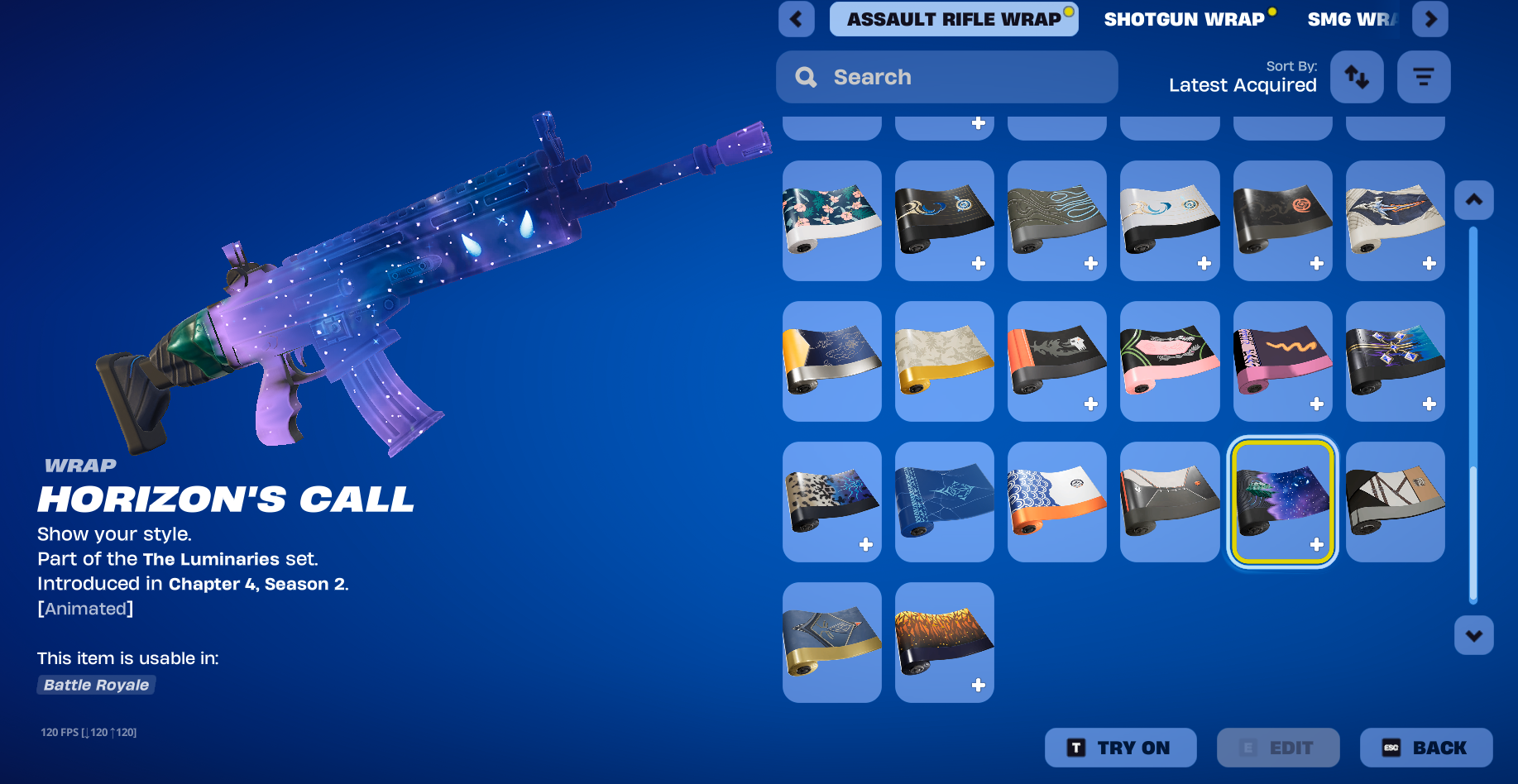
Task: Click the scroll down arrow button
Action: click(x=1473, y=635)
